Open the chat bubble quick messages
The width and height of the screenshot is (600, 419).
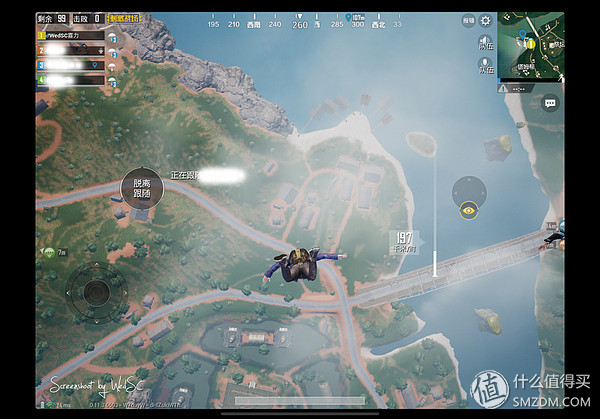549,102
